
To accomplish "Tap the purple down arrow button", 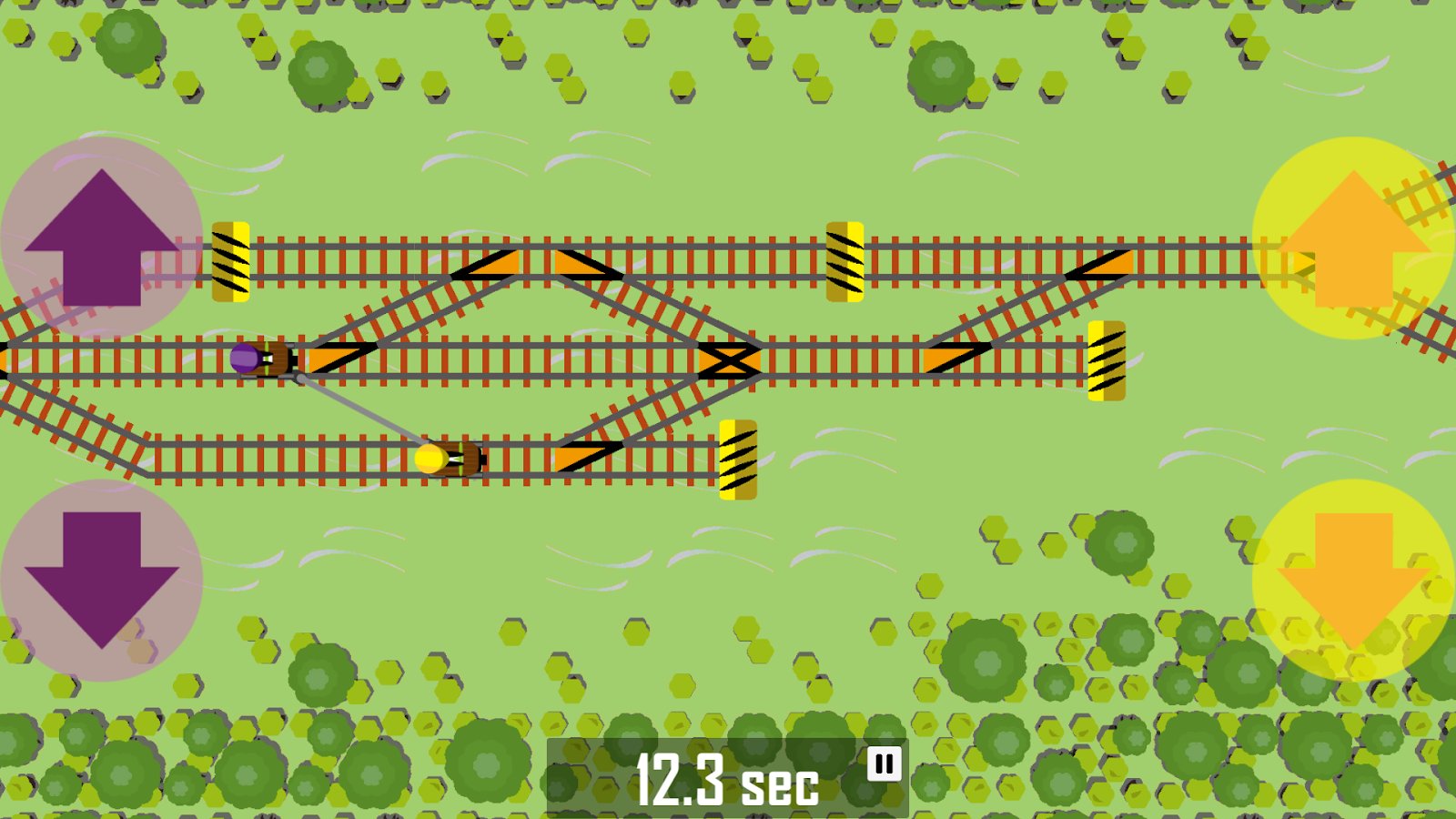I will (102, 580).
